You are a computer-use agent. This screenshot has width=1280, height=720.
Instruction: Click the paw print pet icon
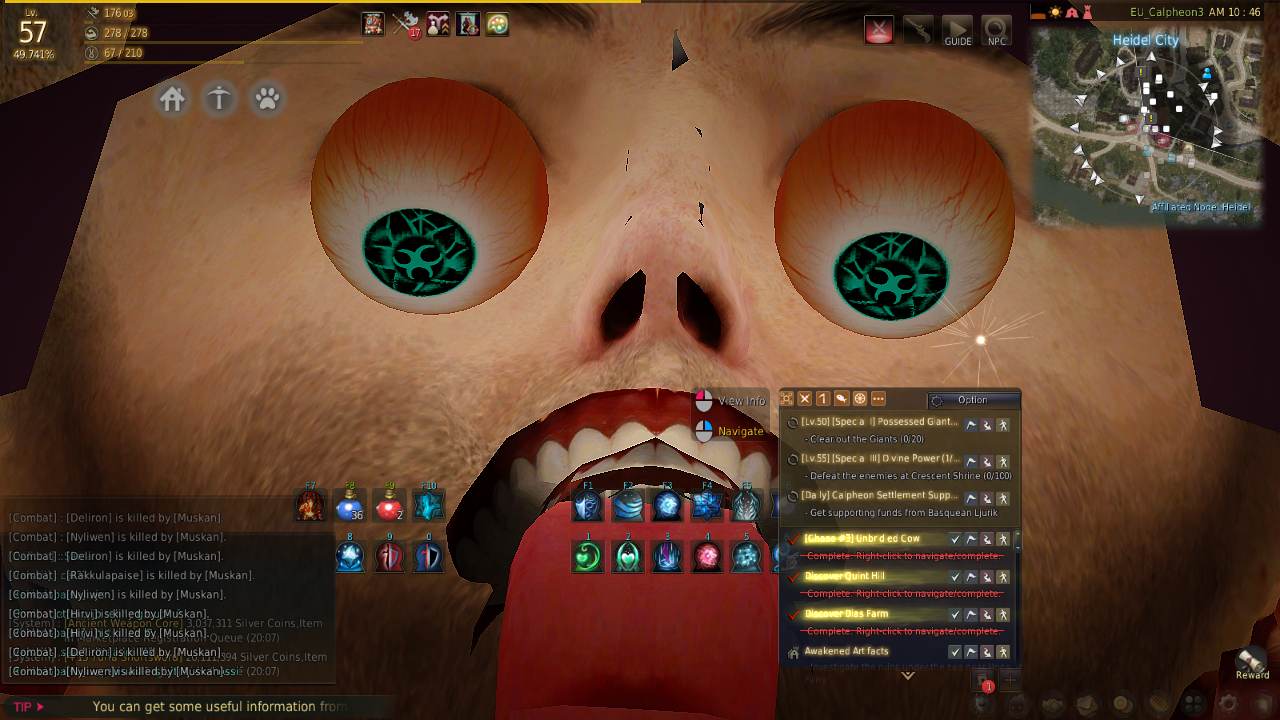[267, 99]
